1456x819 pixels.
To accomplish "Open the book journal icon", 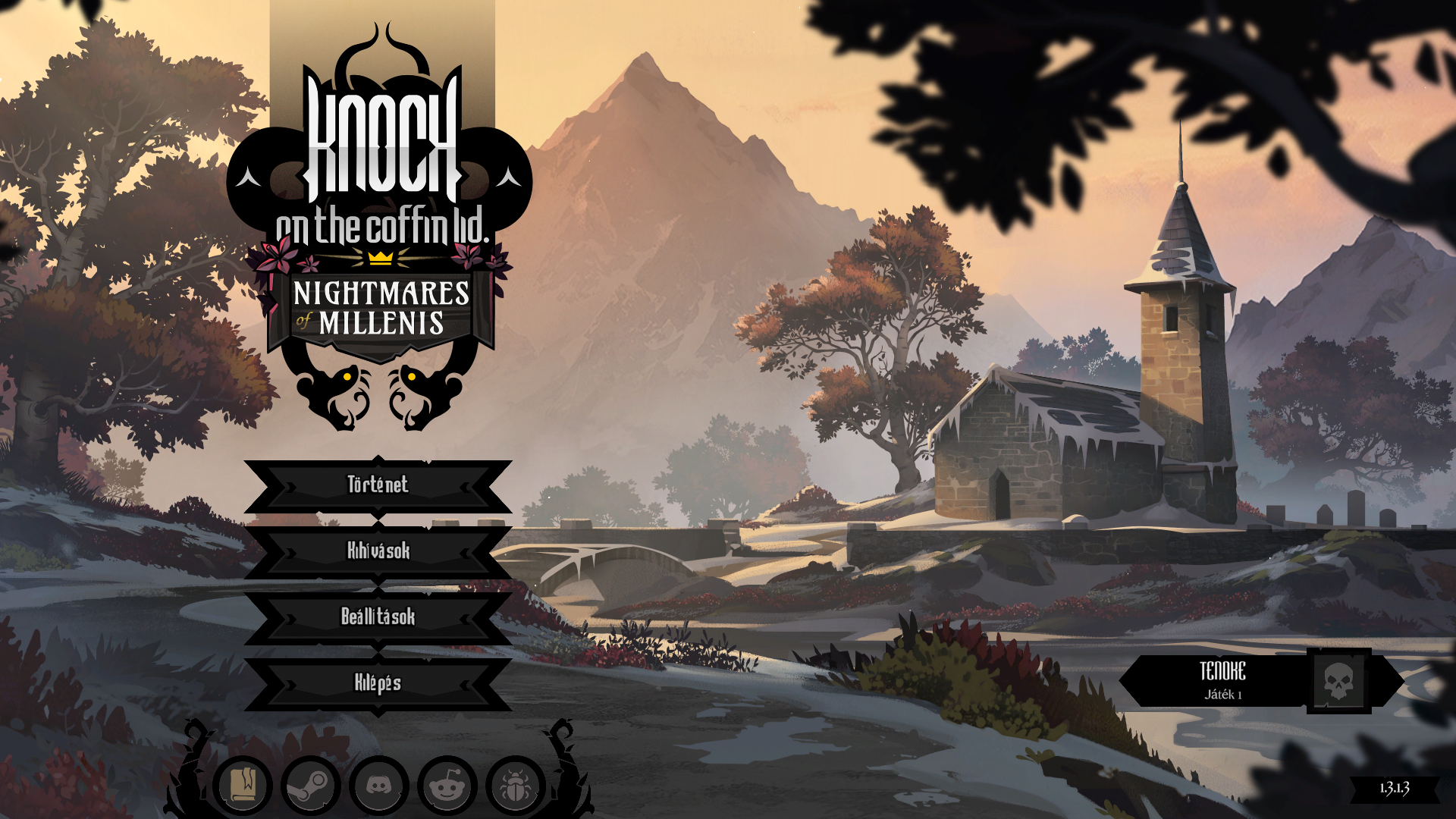I will [243, 785].
